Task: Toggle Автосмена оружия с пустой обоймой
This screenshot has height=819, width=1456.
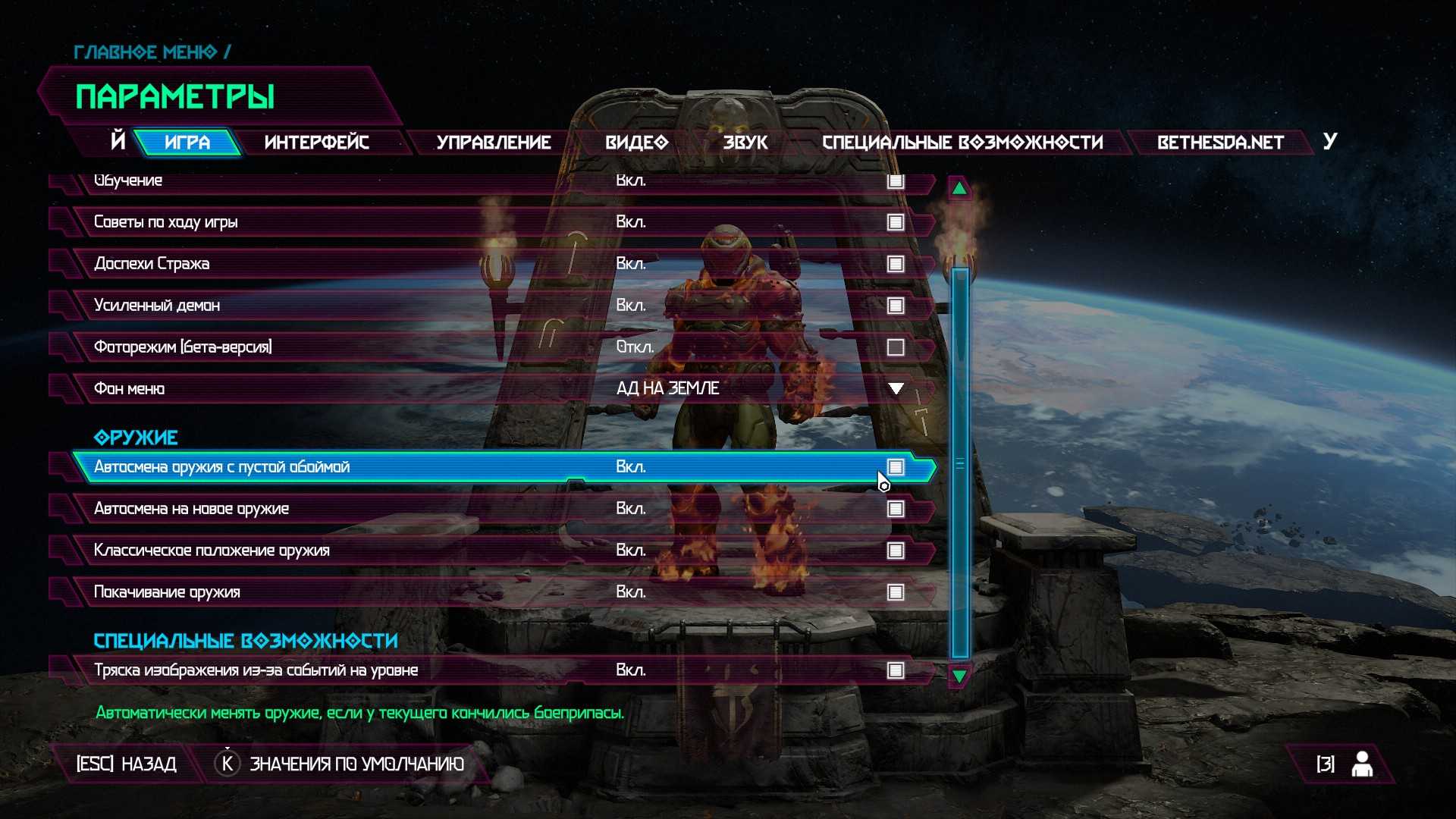Action: [x=896, y=467]
